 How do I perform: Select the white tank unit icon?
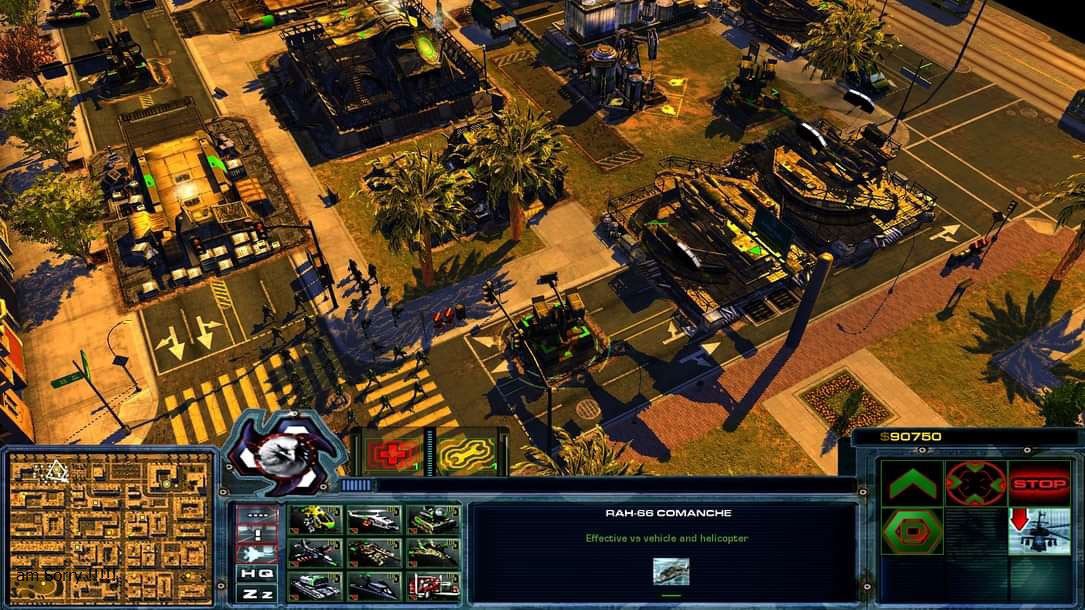315,585
